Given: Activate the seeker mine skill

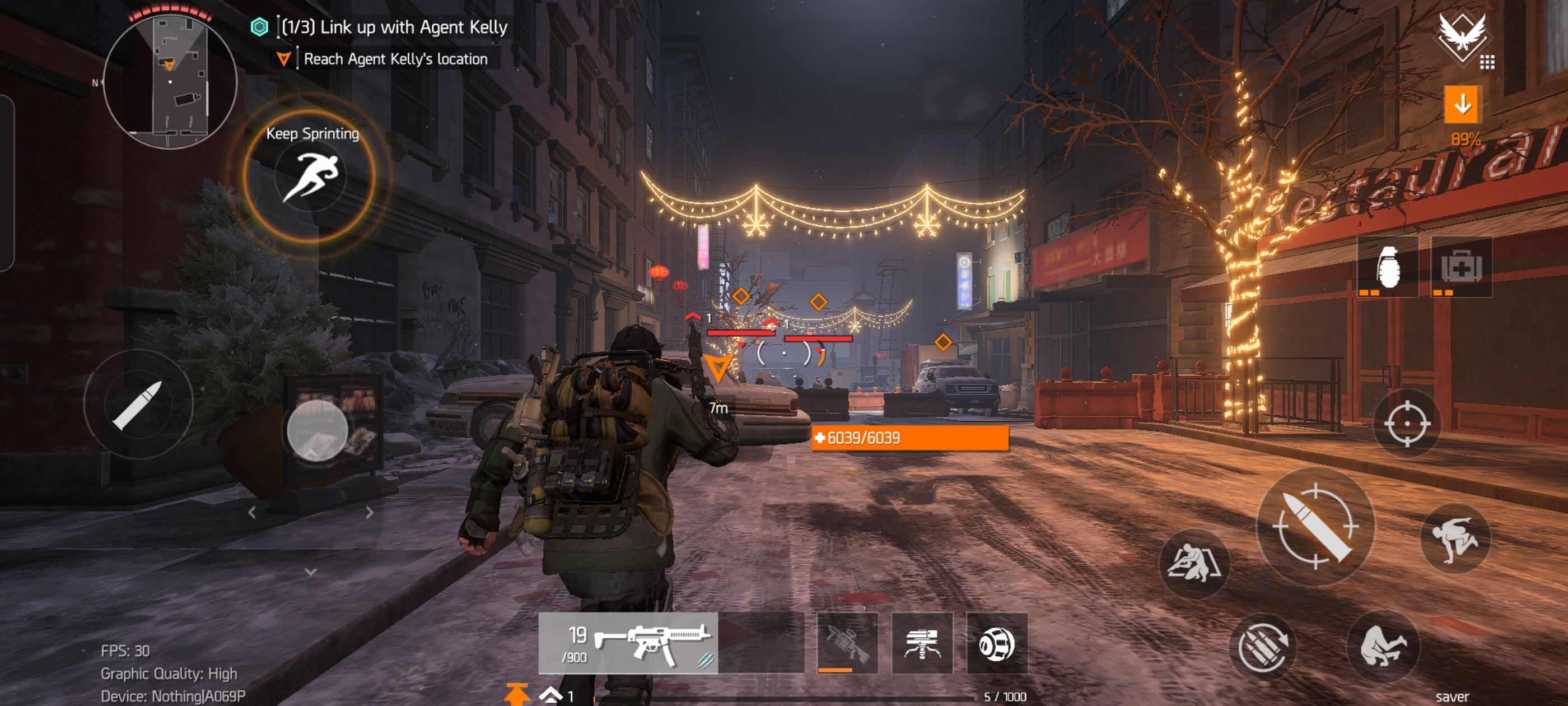Looking at the screenshot, I should pos(997,643).
